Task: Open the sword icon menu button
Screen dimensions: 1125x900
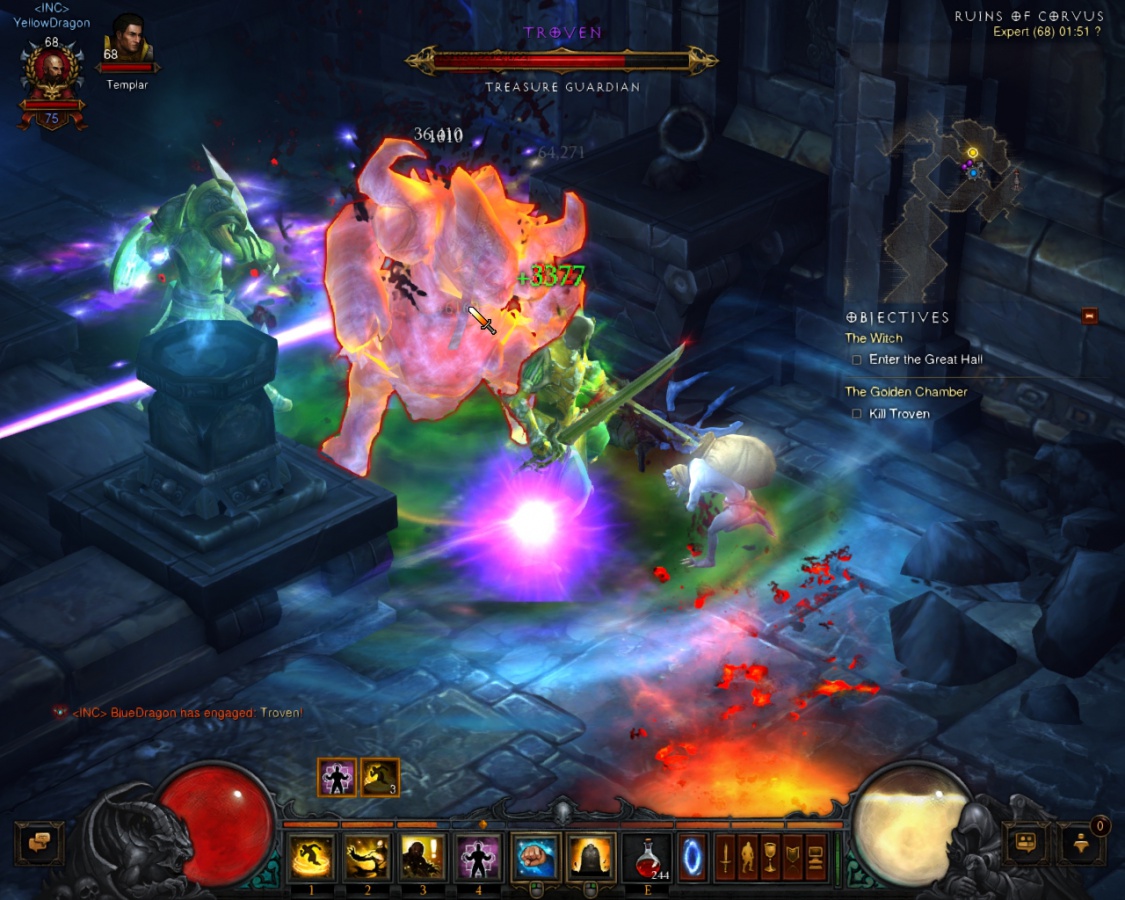Action: (x=723, y=857)
